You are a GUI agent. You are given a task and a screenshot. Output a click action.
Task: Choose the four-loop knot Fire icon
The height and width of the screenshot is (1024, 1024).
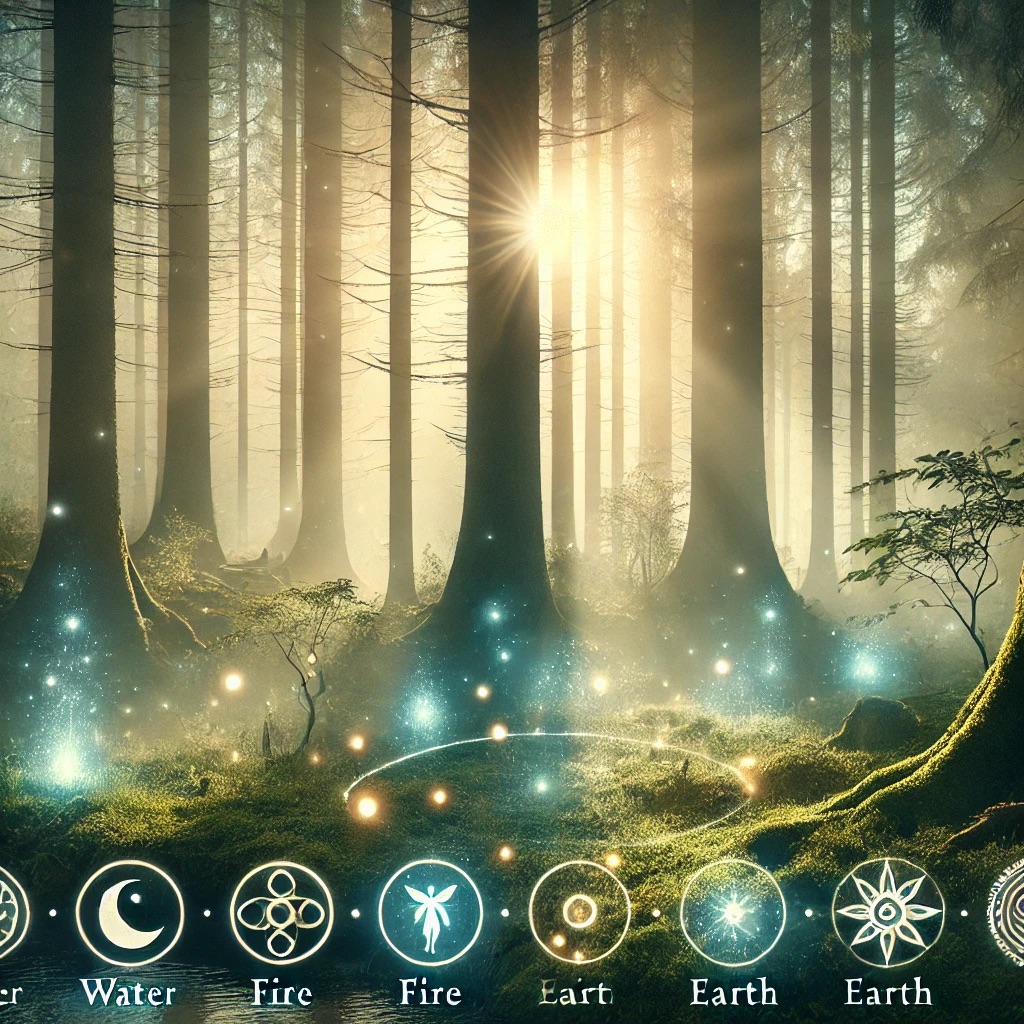click(281, 912)
